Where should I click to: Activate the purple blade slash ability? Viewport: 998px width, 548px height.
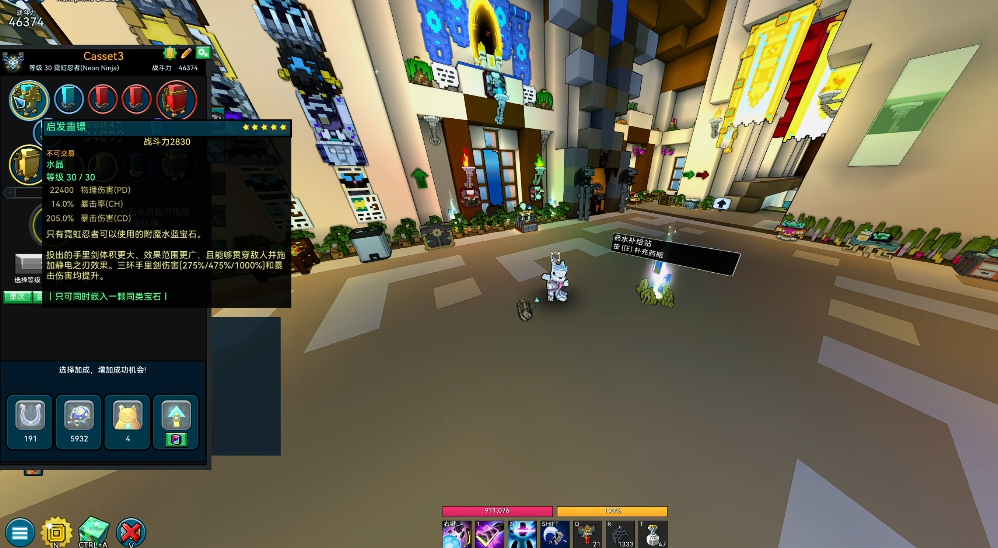pos(490,534)
